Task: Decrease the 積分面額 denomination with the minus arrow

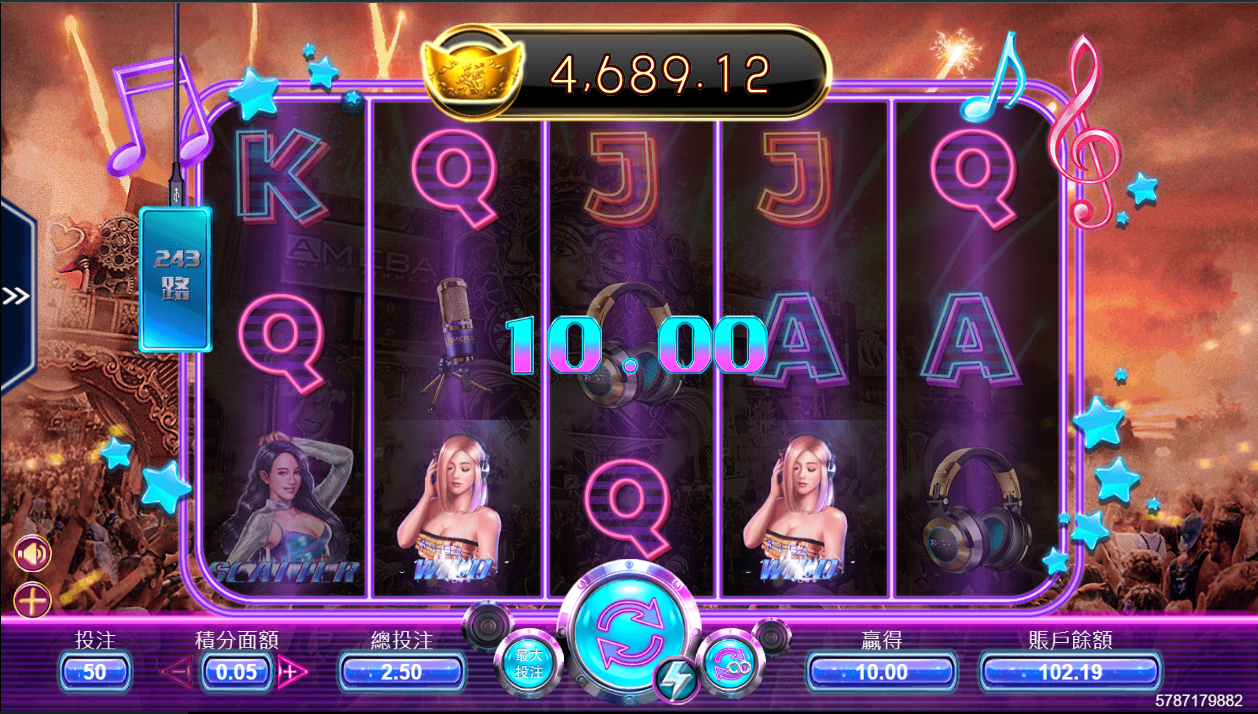Action: [176, 672]
